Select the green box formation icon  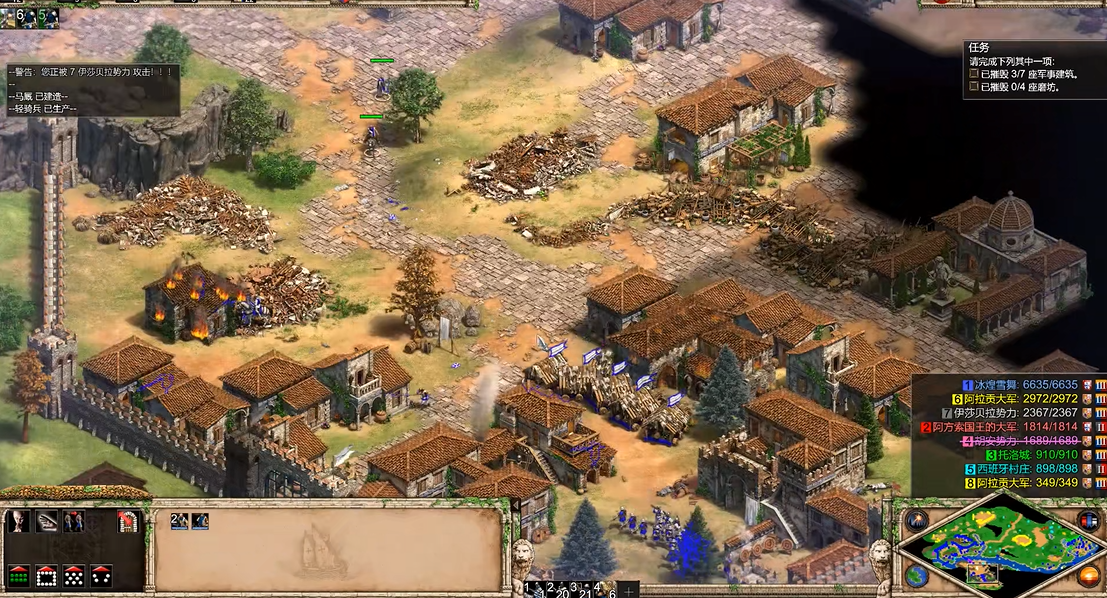point(18,576)
